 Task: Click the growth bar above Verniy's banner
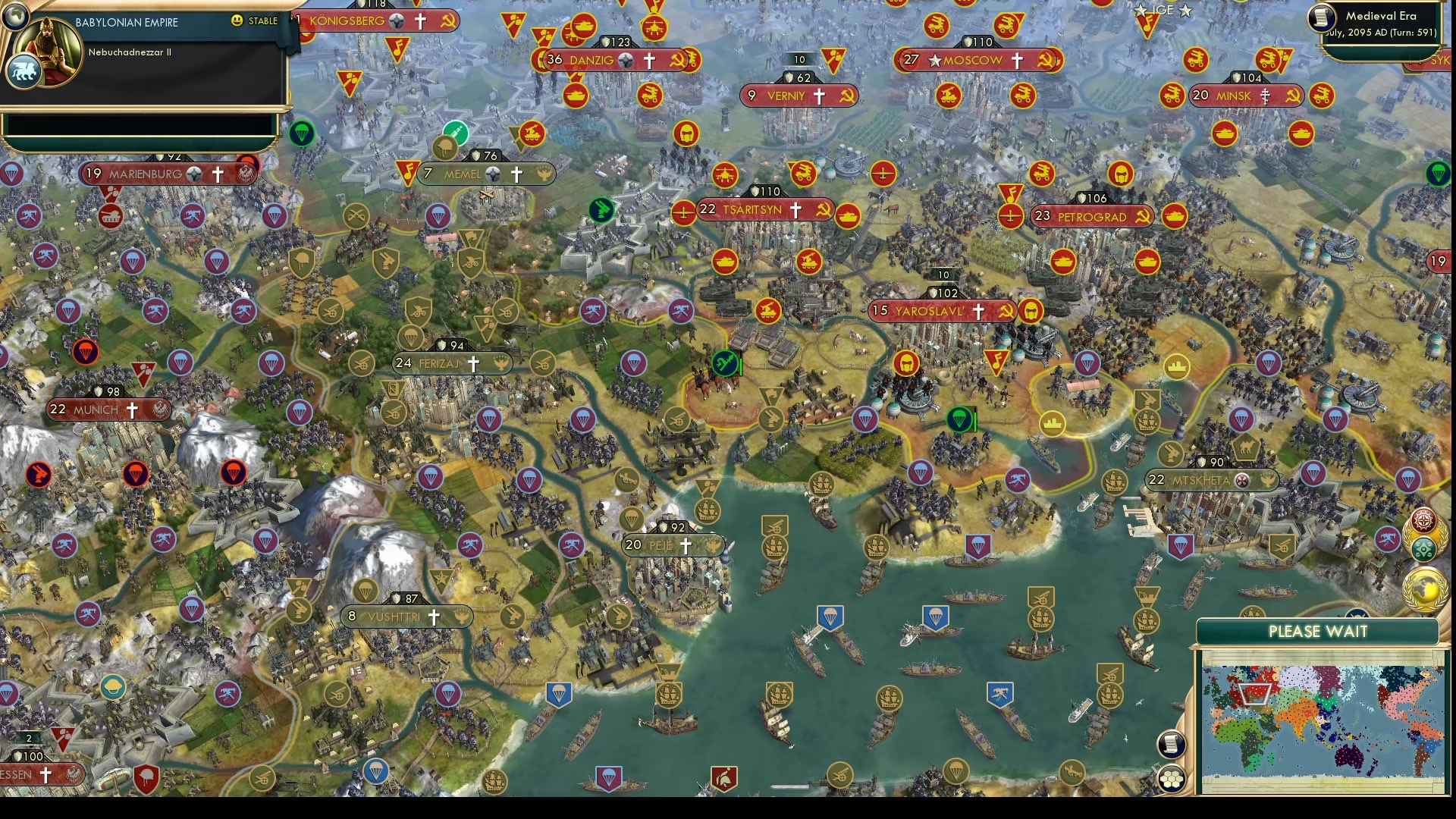pyautogui.click(x=798, y=58)
